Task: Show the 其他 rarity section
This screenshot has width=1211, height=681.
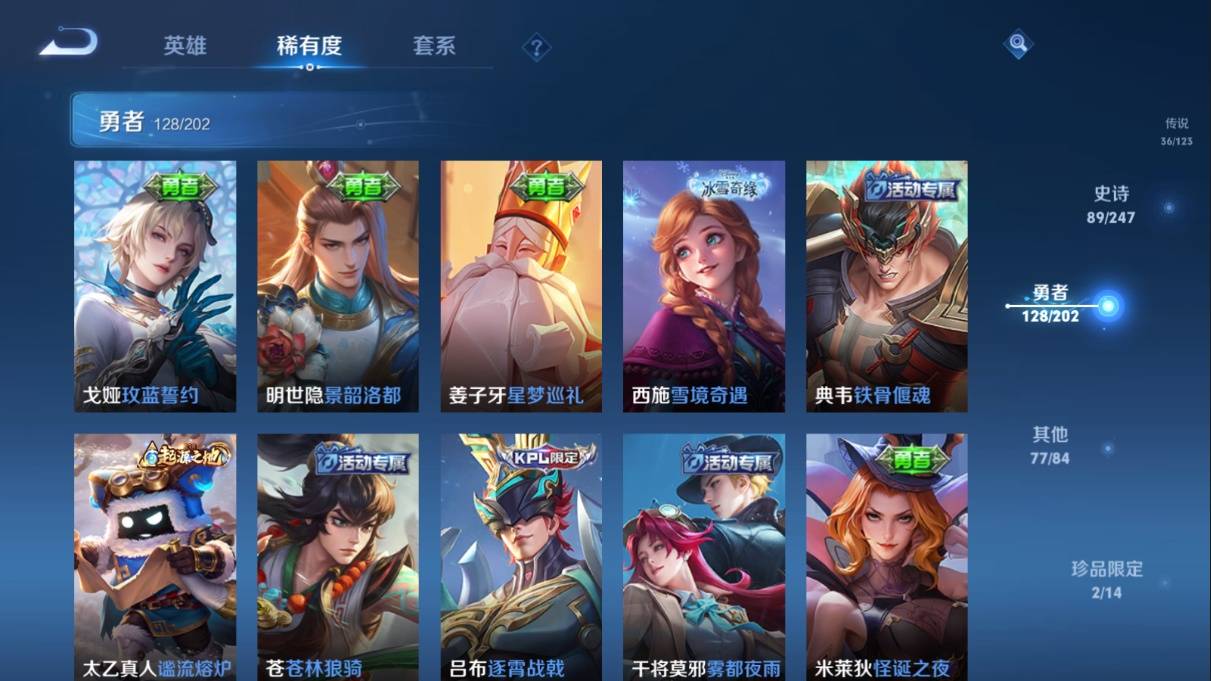Action: (1050, 445)
